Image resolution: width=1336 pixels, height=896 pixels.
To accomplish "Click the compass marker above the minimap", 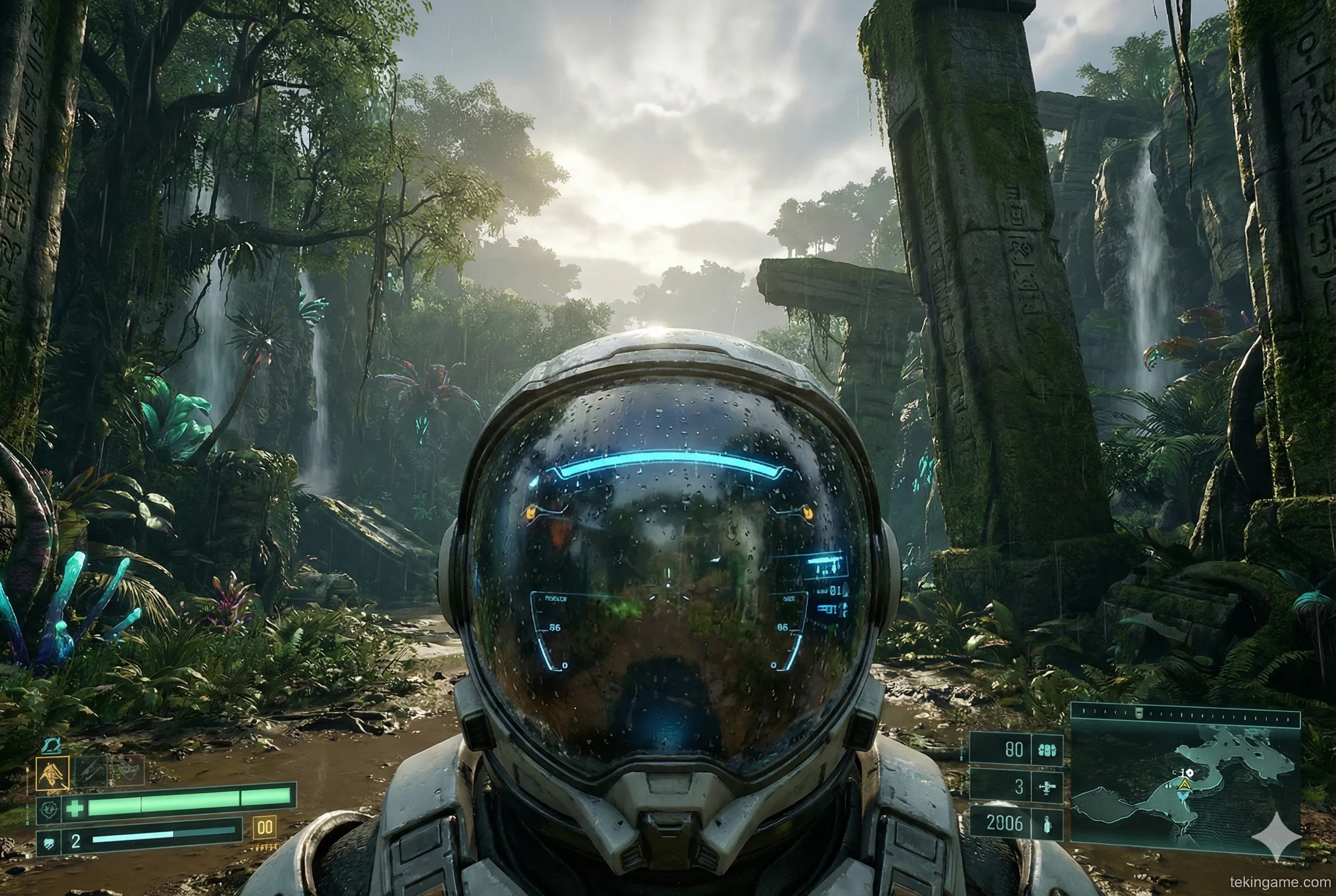I will [x=1139, y=712].
